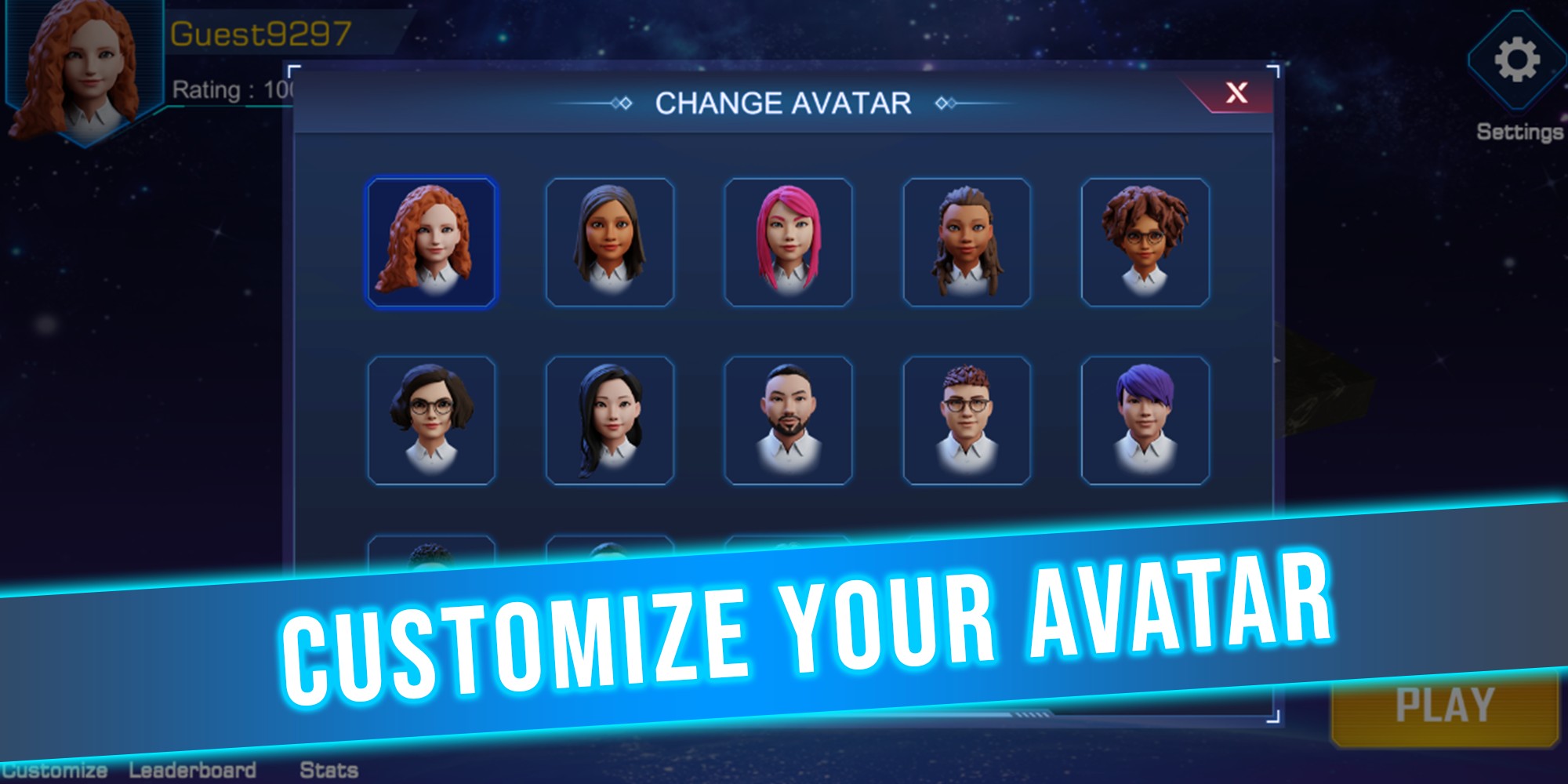The width and height of the screenshot is (1568, 784).
Task: Select the long black-haired woman avatar
Action: click(610, 420)
